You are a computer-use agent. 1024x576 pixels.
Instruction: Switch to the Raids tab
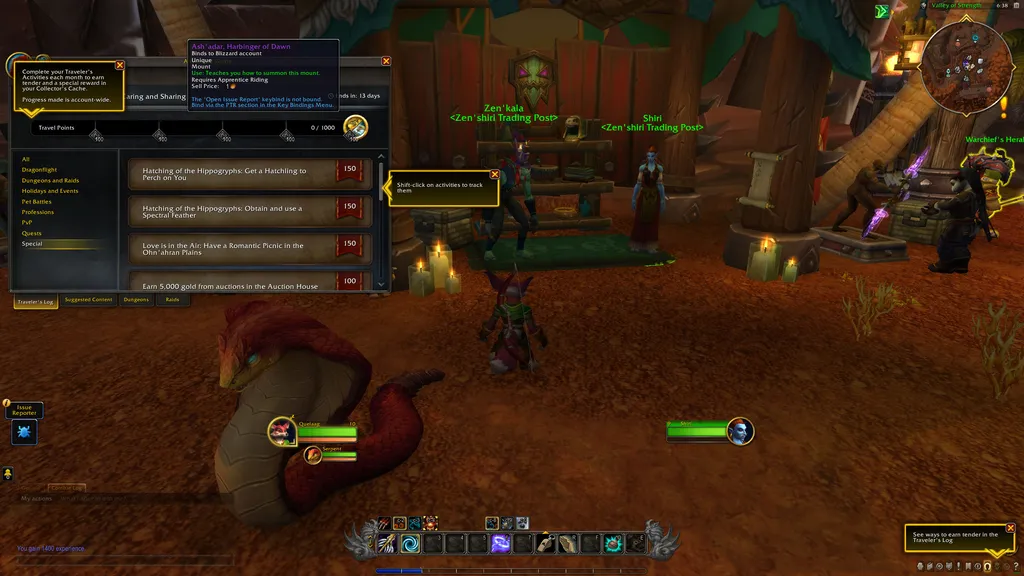(172, 300)
